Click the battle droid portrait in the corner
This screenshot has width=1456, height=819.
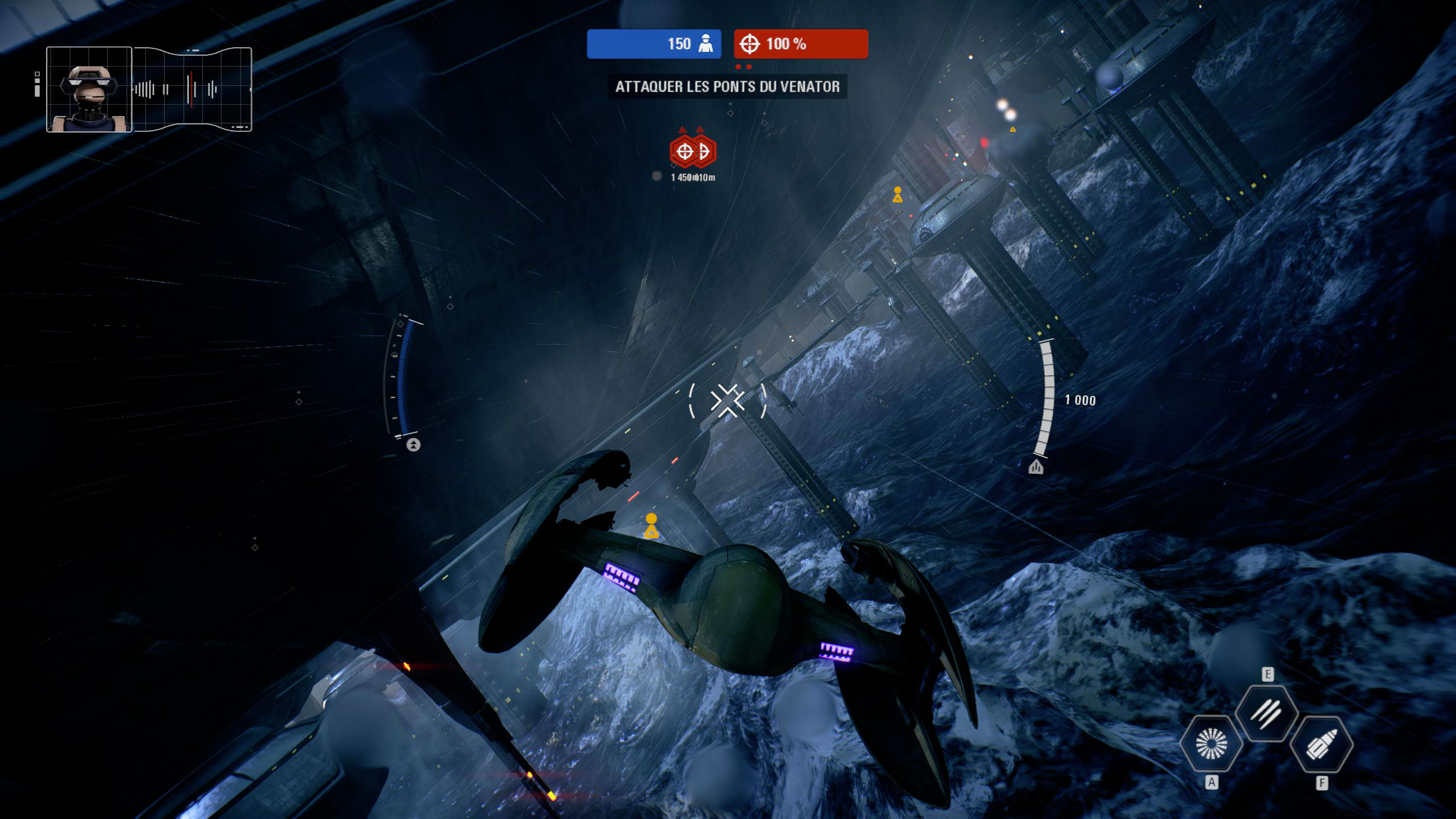coord(88,88)
